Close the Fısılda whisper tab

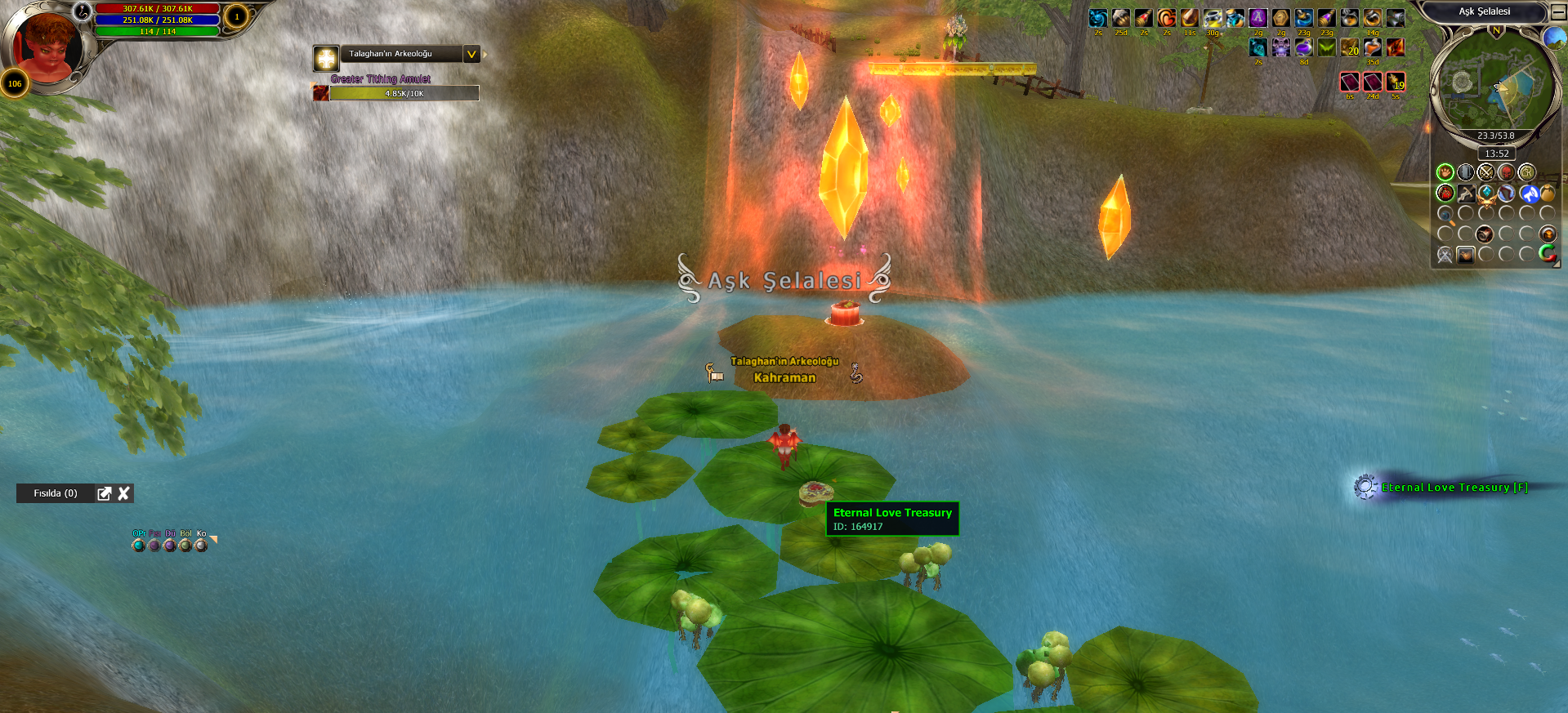tap(124, 493)
